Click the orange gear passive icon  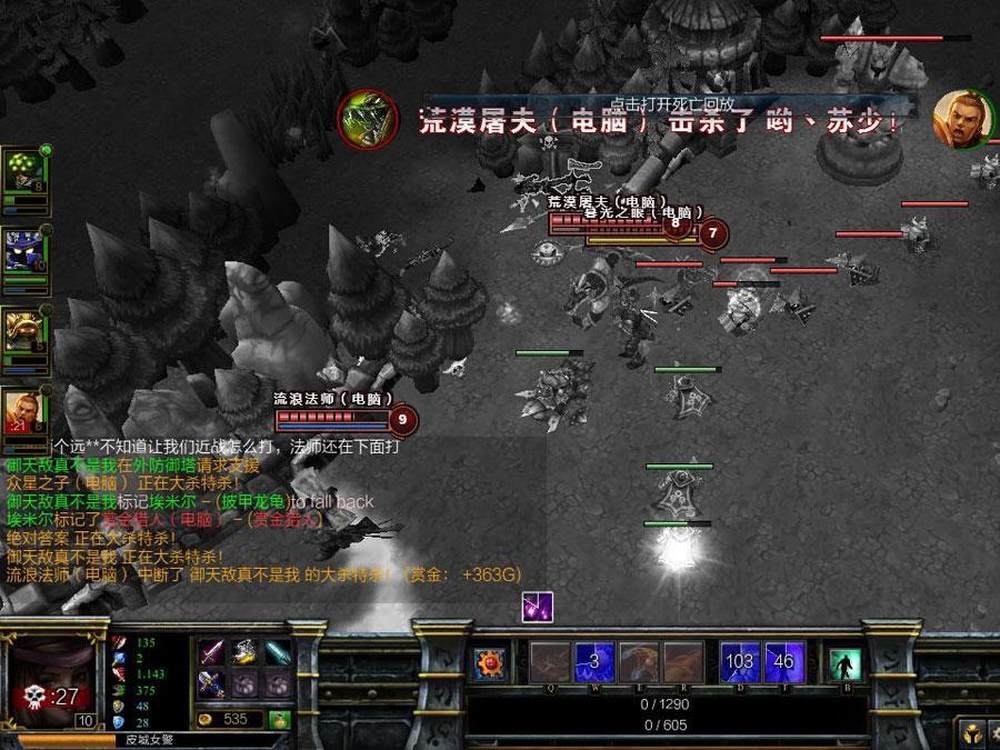pos(490,664)
